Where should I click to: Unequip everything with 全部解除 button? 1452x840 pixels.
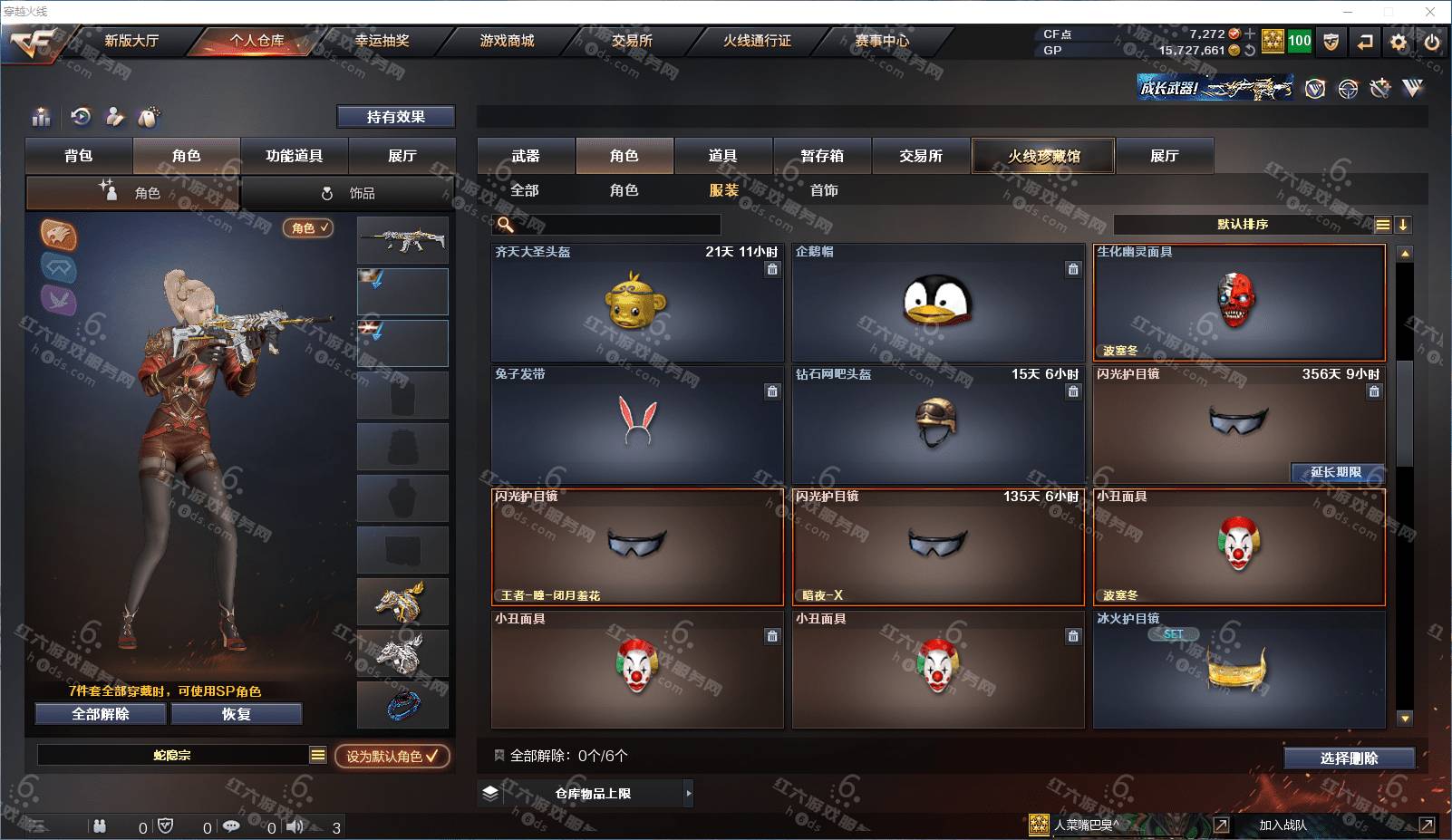coord(101,714)
